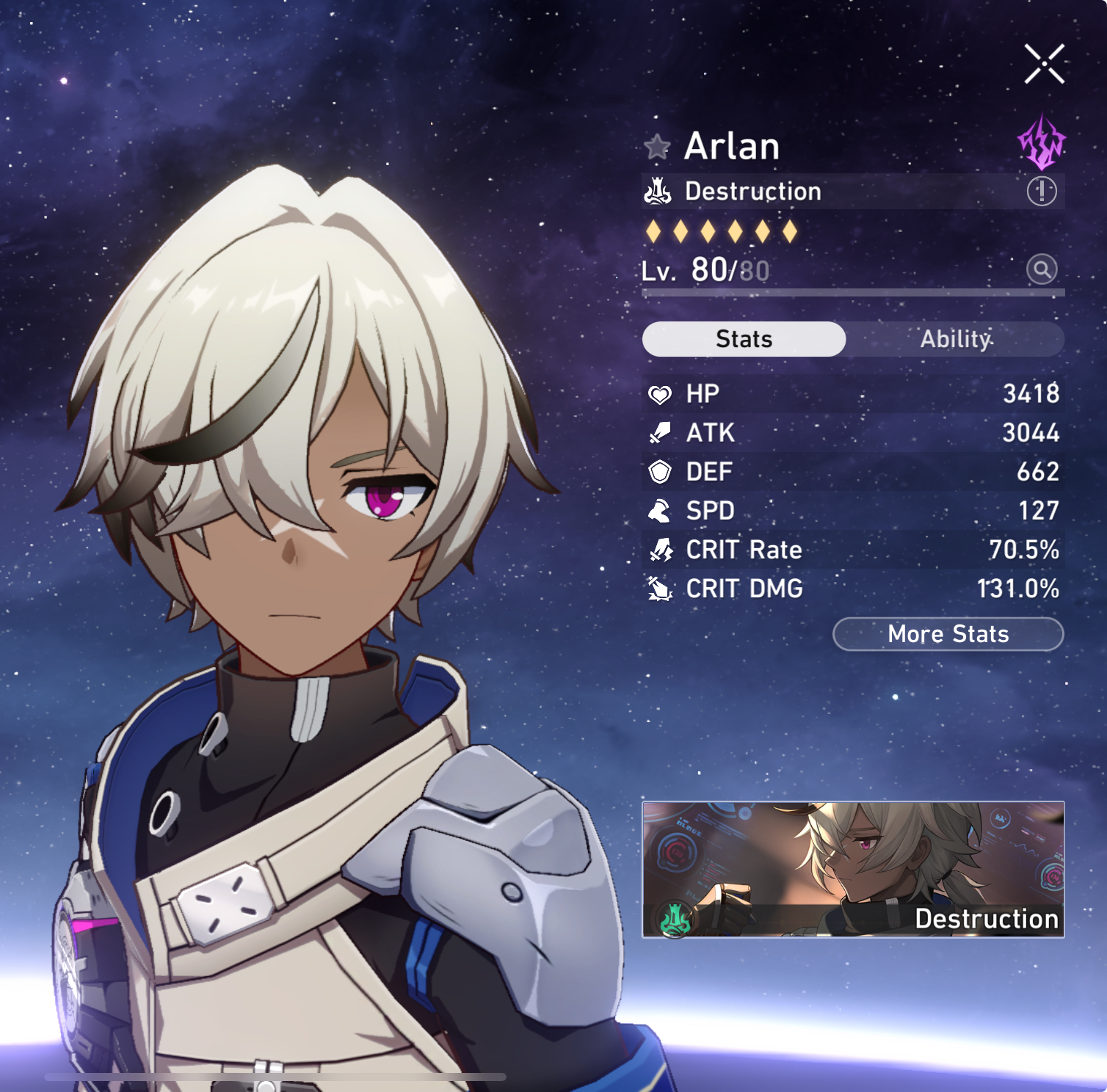Click the SPD boot icon in the stats list
1107x1092 pixels.
click(x=661, y=511)
